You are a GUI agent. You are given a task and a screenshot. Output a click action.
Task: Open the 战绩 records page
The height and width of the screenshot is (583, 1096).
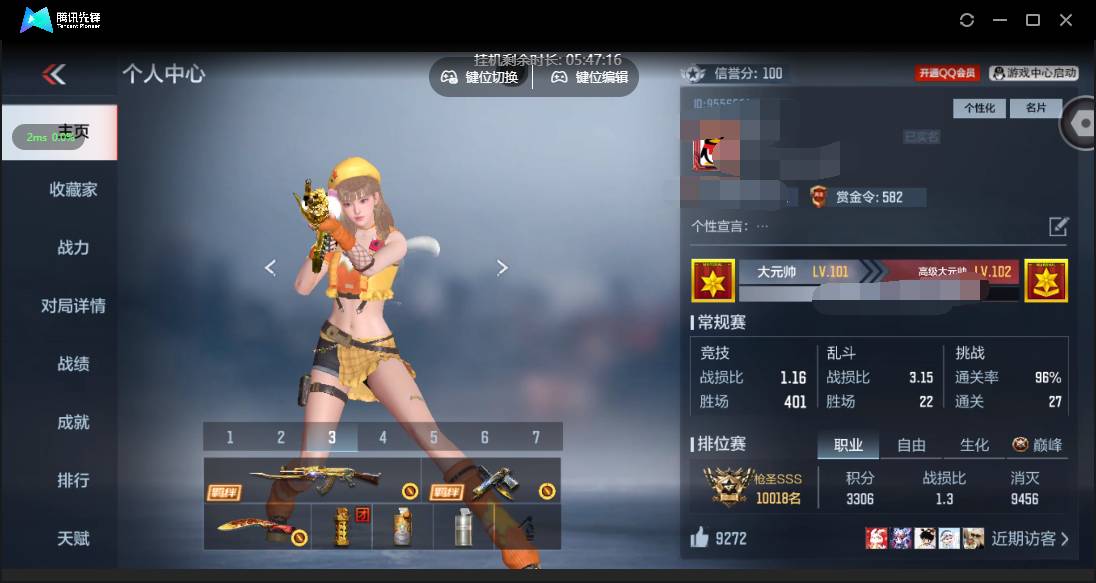[x=73, y=364]
